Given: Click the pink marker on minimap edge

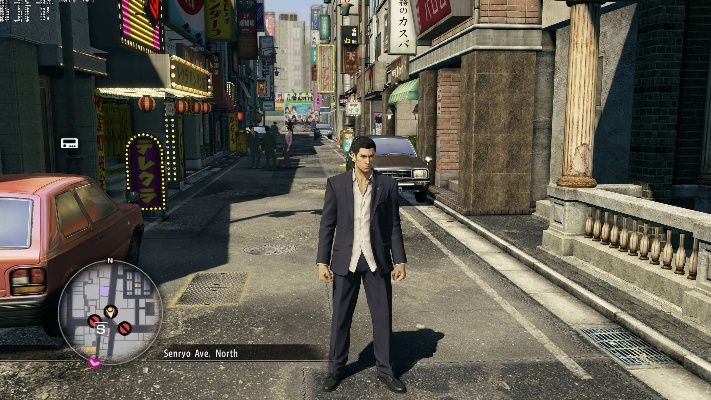Looking at the screenshot, I should [x=95, y=362].
